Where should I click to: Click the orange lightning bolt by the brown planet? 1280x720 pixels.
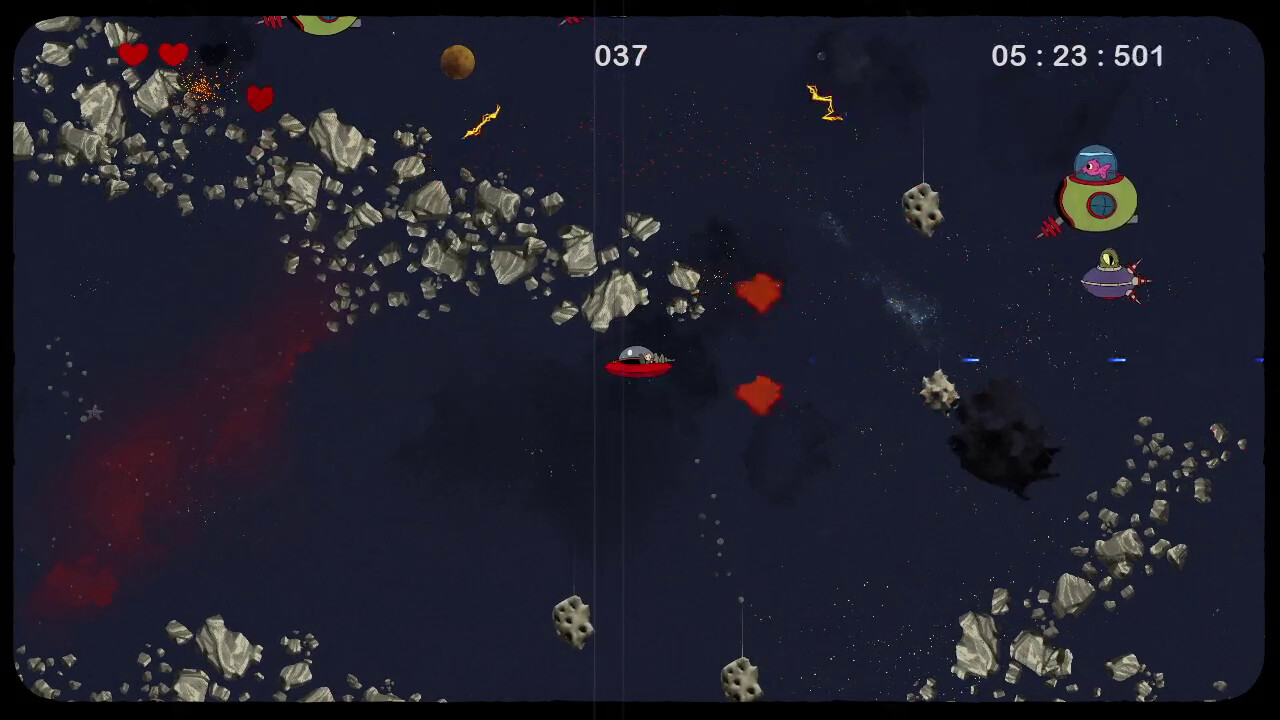tap(480, 122)
